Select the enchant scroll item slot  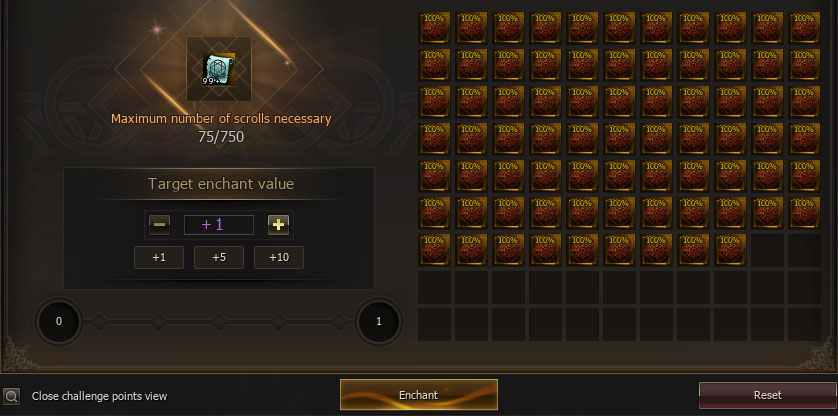pos(219,68)
